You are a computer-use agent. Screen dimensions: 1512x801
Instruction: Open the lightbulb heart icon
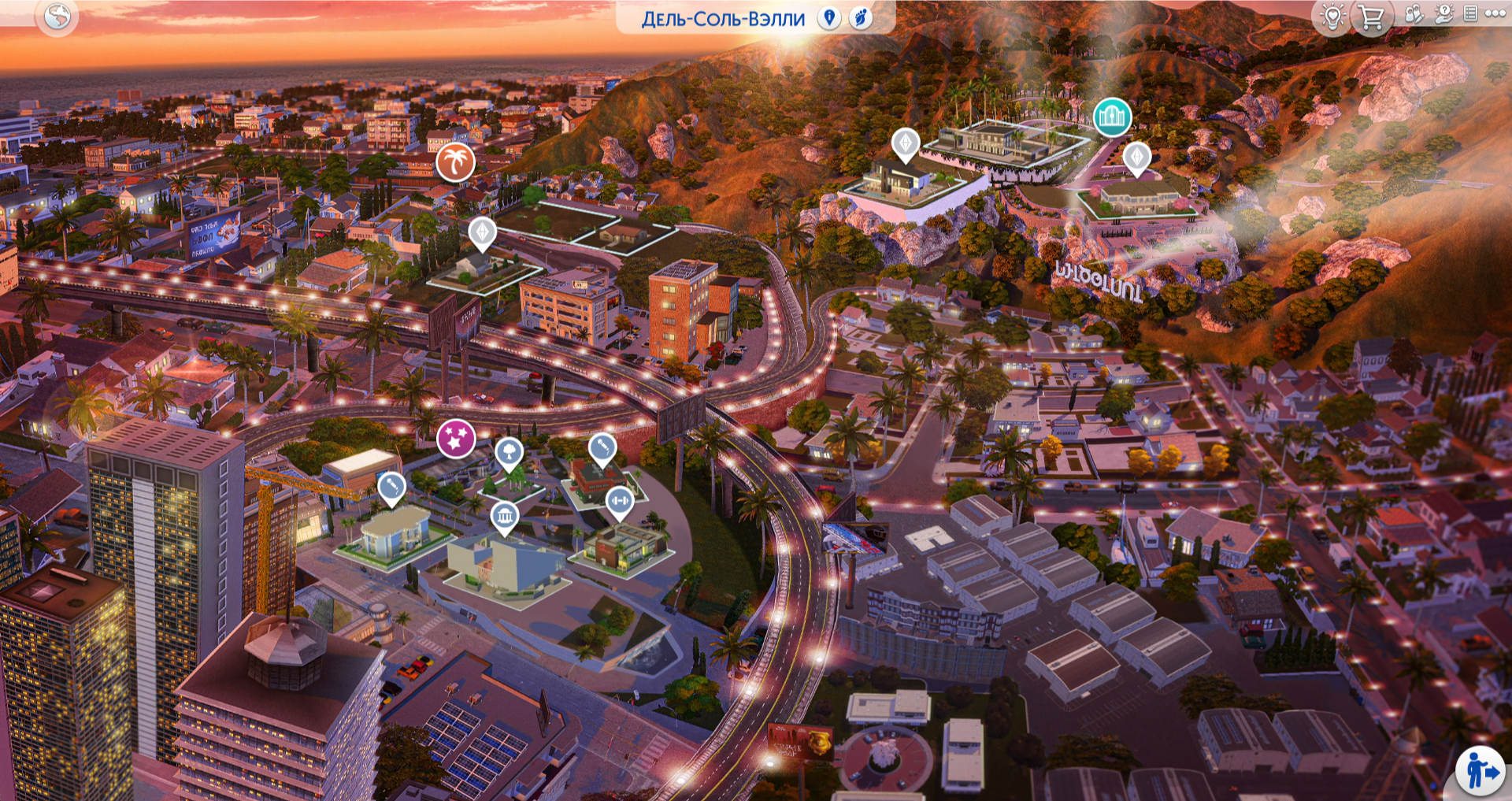1332,17
